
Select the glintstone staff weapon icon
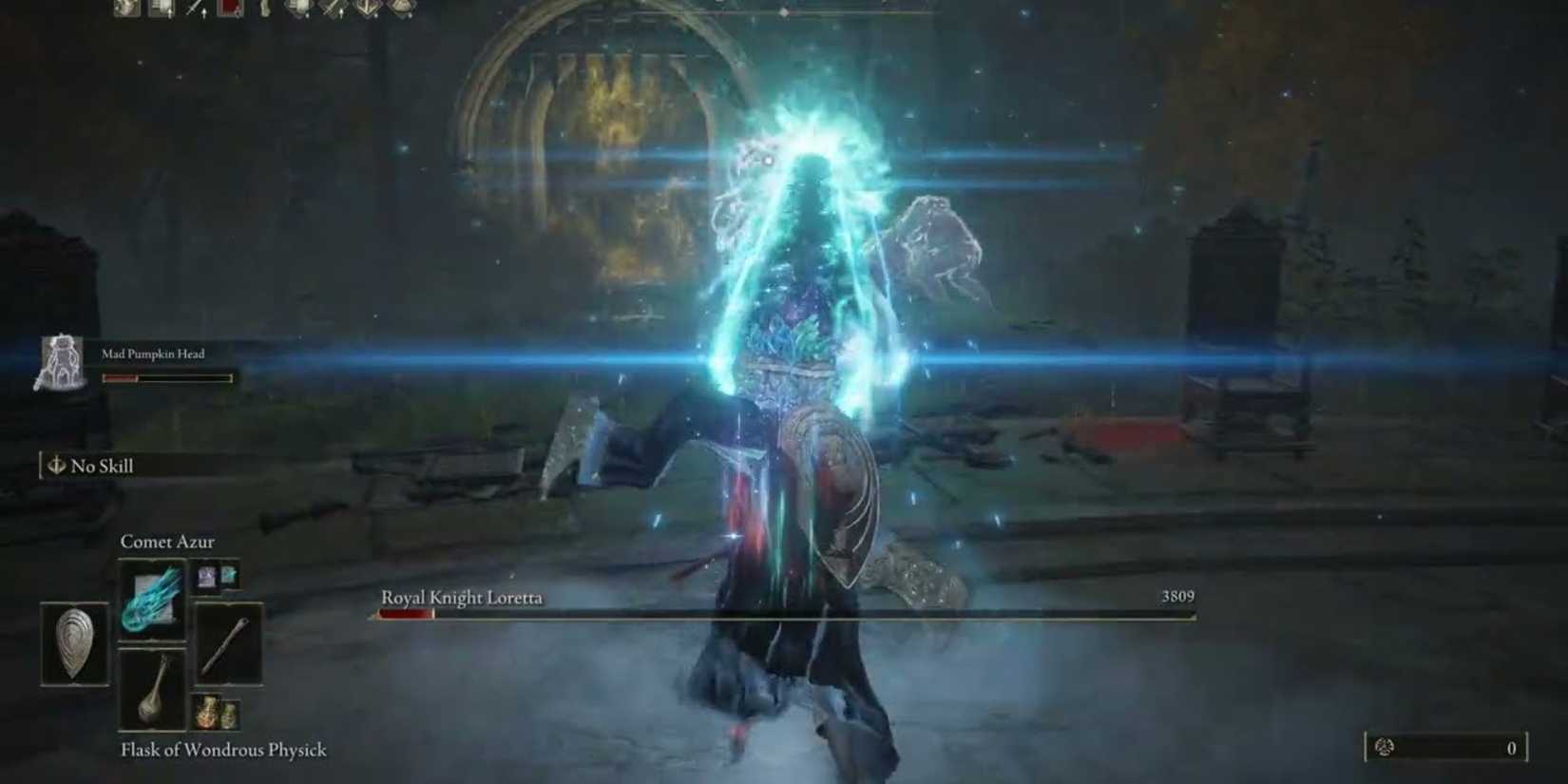click(x=229, y=643)
